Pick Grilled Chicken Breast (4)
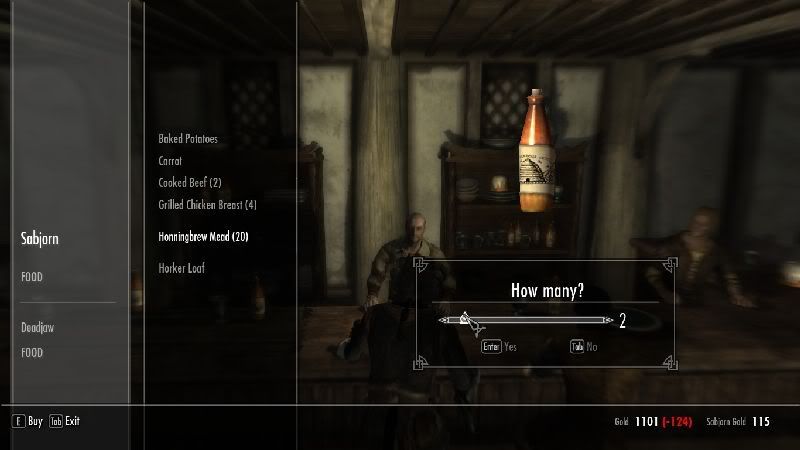 (x=207, y=205)
